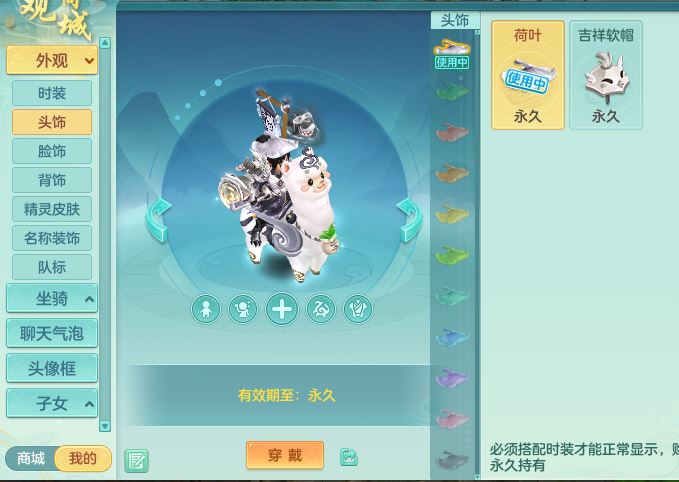Click the round plus button under character
This screenshot has width=679, height=482.
(x=282, y=309)
